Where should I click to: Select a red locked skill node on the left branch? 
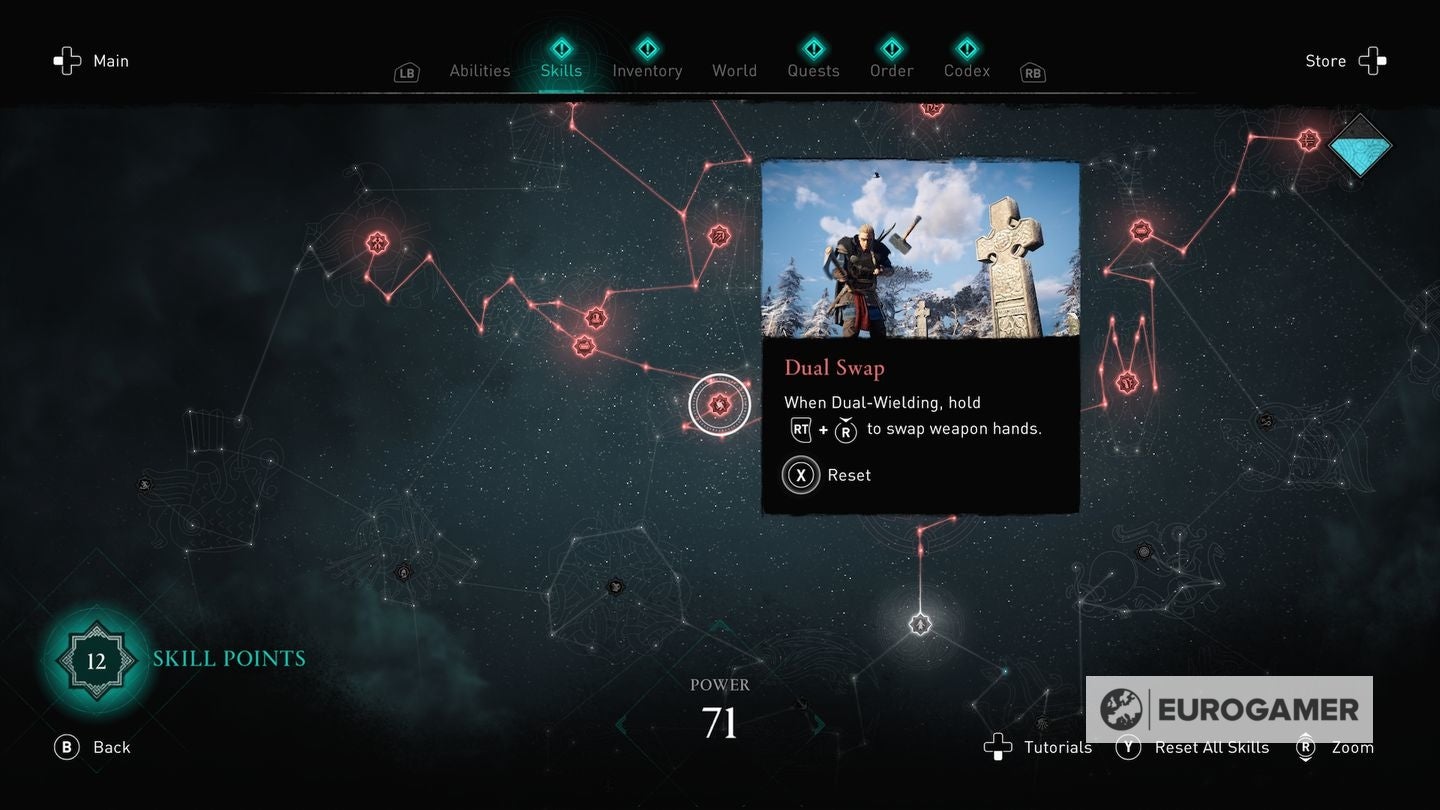[x=377, y=242]
